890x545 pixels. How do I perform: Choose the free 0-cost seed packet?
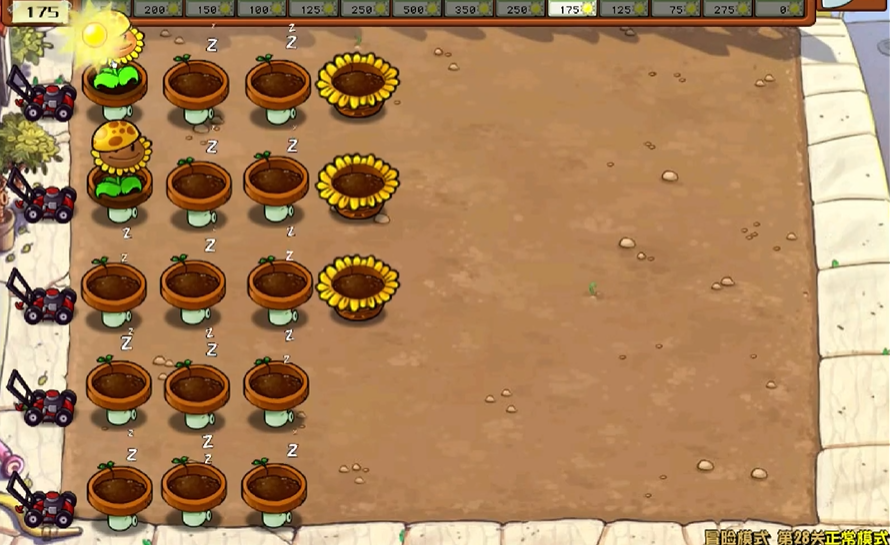tap(781, 9)
